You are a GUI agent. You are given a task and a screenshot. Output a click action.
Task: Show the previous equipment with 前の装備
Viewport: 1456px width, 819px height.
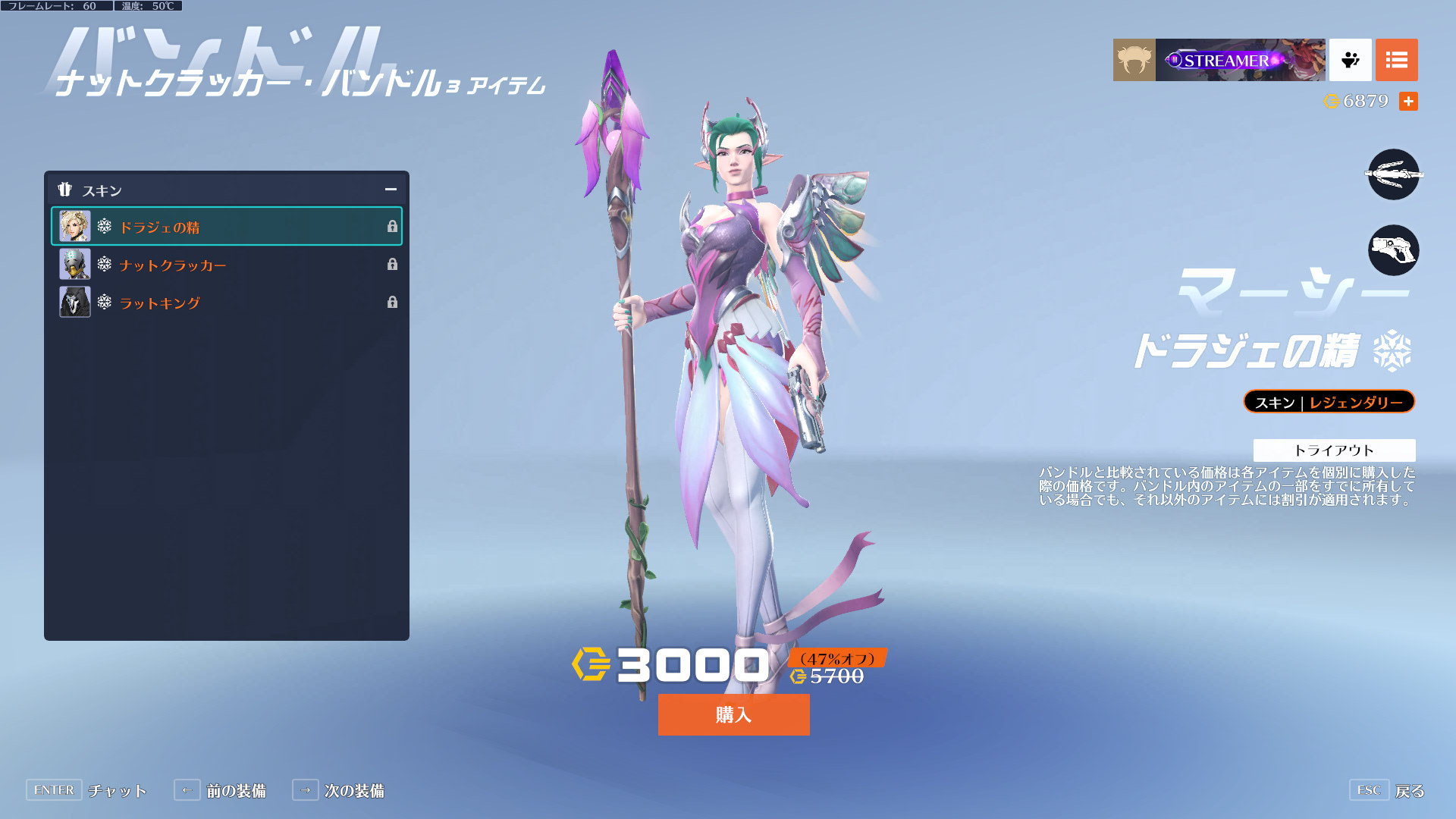pos(220,790)
